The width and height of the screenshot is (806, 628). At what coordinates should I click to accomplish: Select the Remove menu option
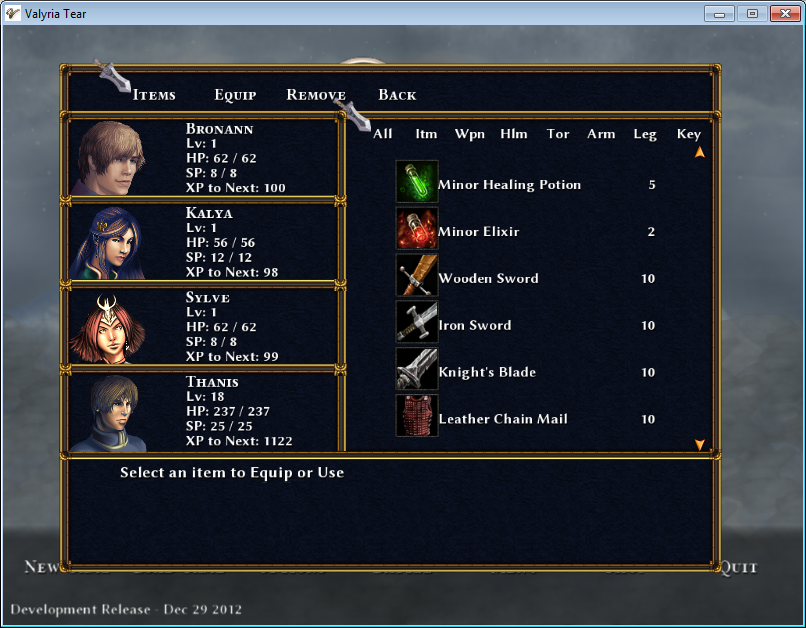(315, 95)
